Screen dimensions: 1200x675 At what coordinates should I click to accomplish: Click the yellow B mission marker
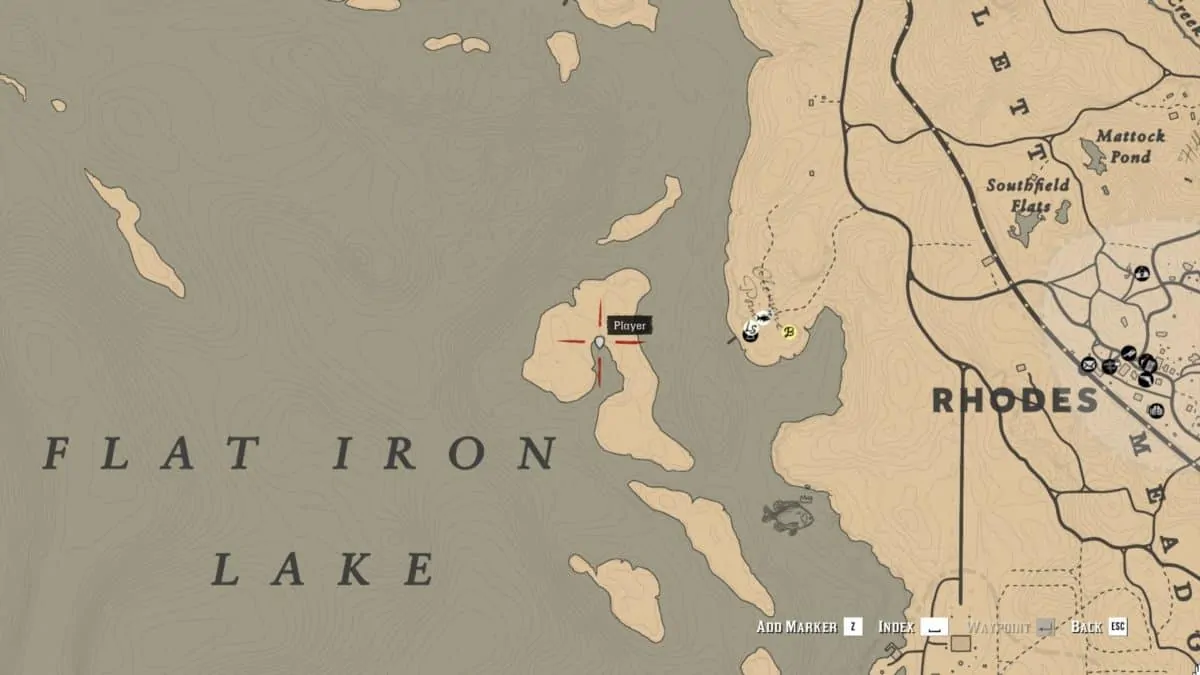[789, 332]
